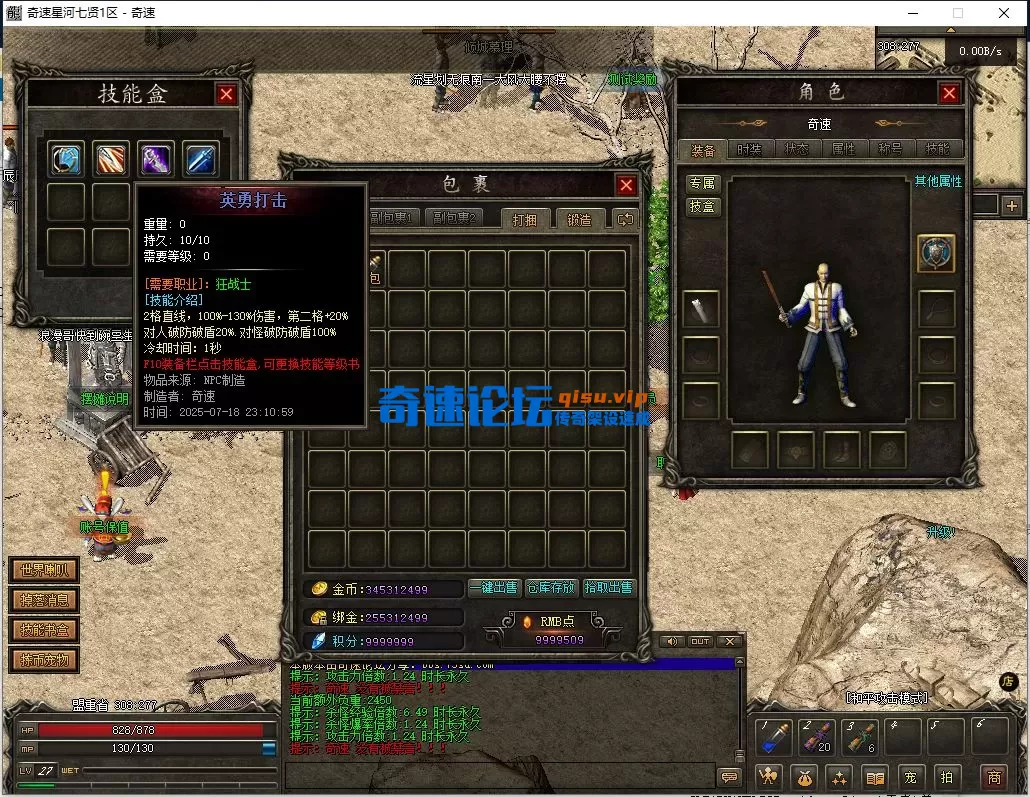Close the 包裹 inventory window
The image size is (1030, 797).
[x=626, y=185]
